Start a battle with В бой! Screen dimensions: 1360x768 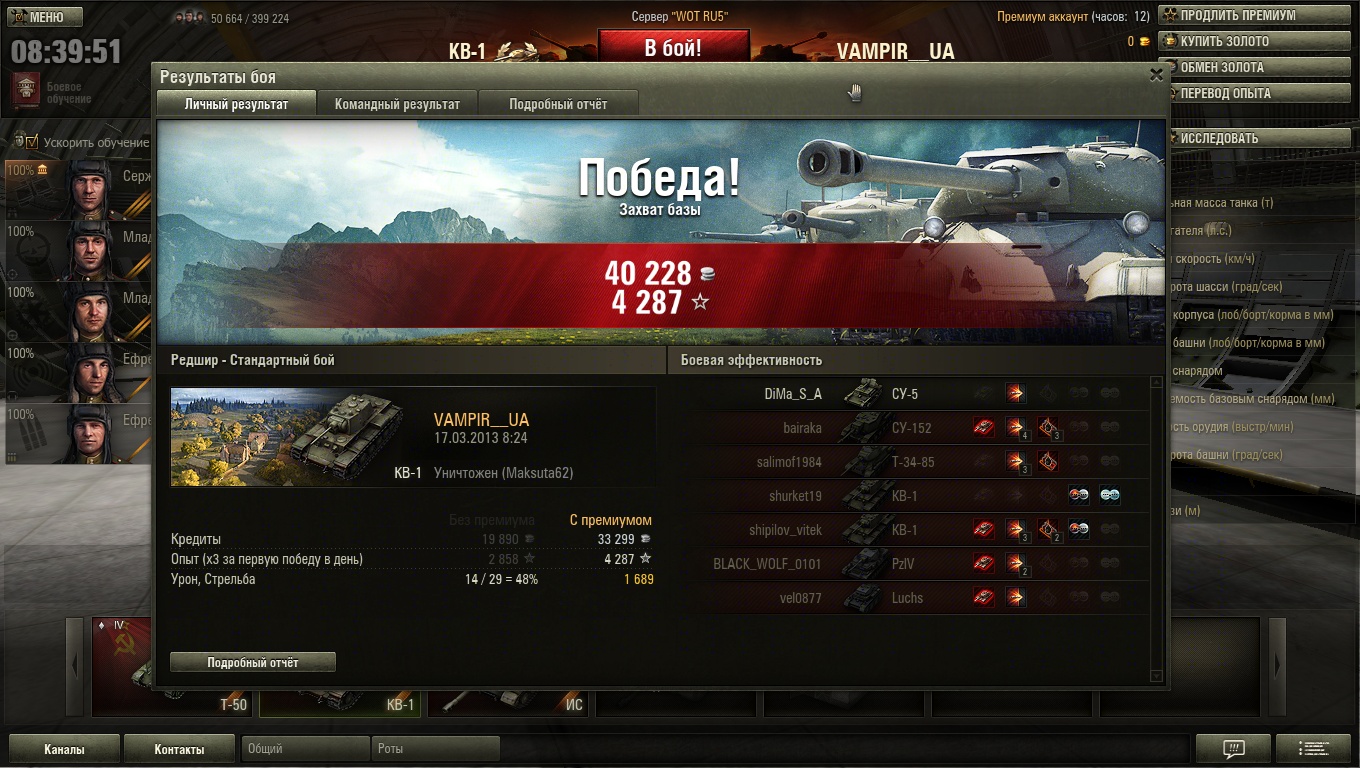(x=673, y=47)
